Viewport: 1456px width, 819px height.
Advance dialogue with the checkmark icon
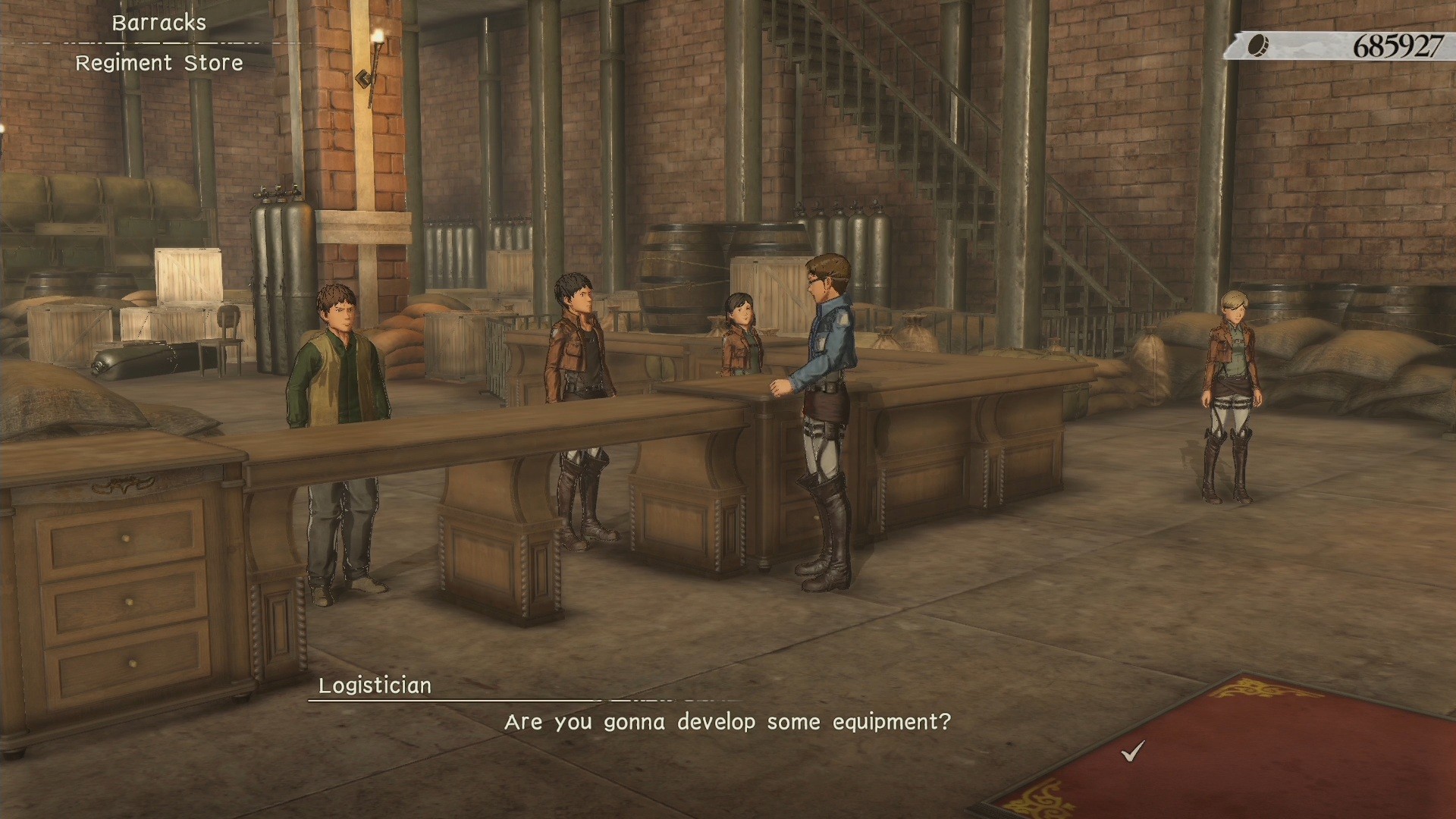pos(1132,751)
